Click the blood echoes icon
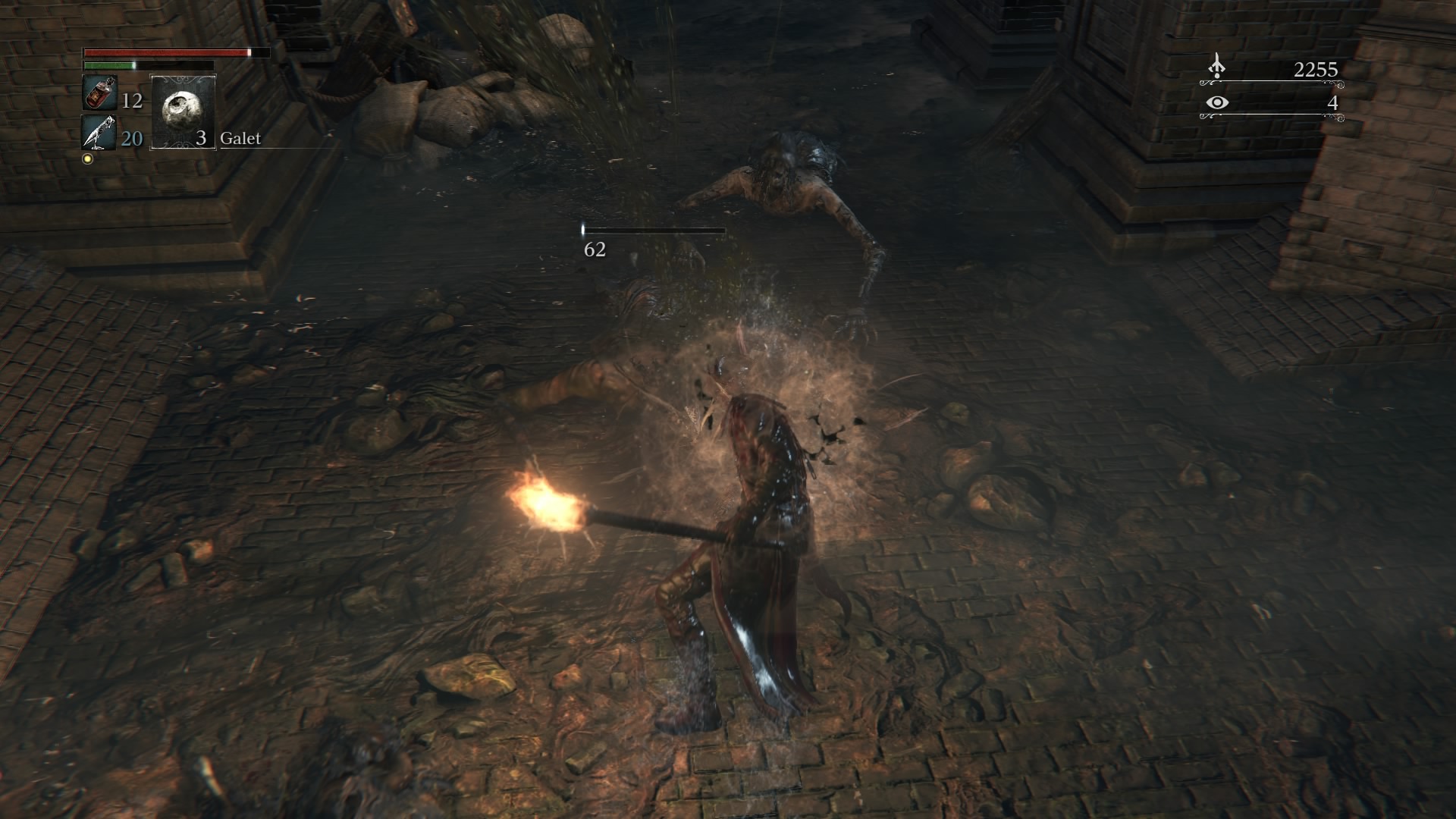Viewport: 1456px width, 819px height. (1216, 67)
